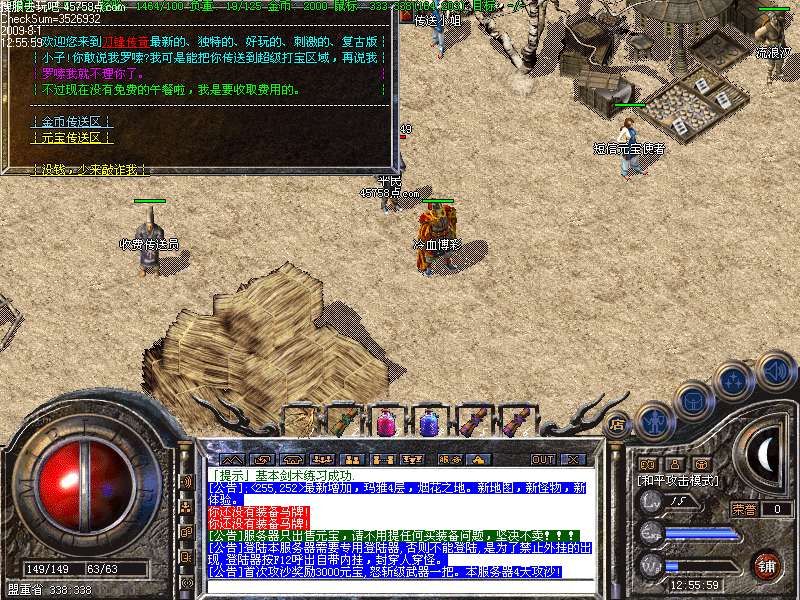This screenshot has height=600, width=800.
Task: Click the 服务 button above the chat
Action: 449,459
